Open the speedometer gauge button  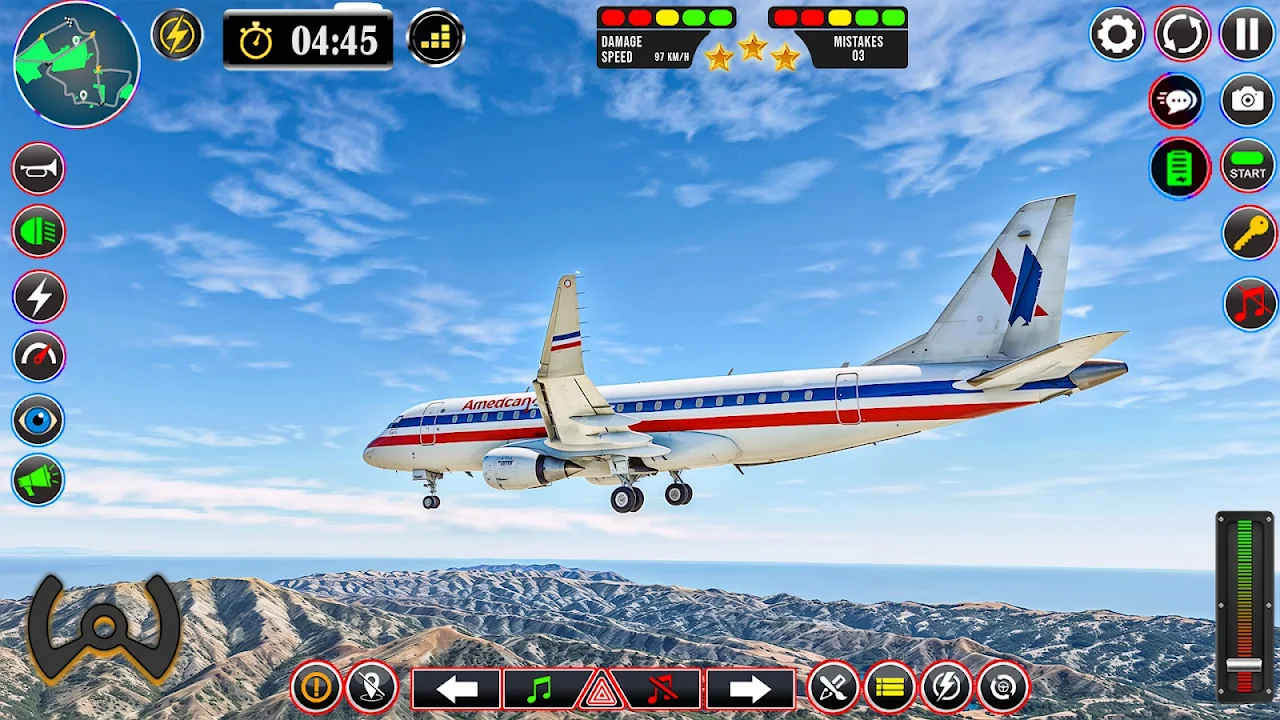[39, 357]
